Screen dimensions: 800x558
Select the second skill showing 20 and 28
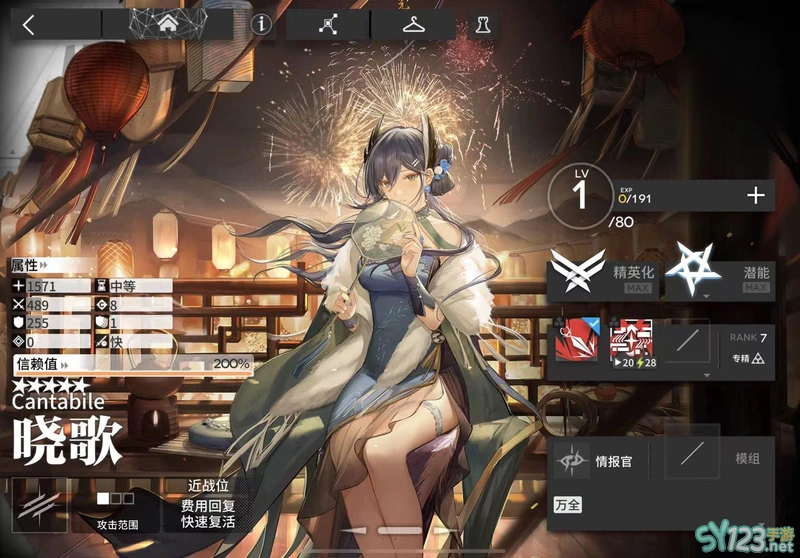pyautogui.click(x=631, y=343)
